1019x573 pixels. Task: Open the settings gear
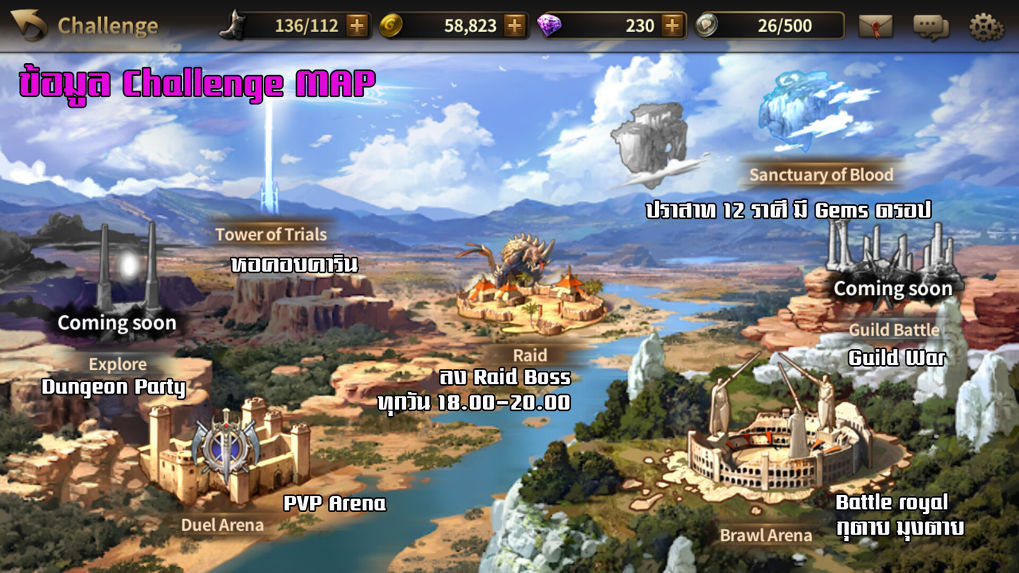tap(986, 26)
